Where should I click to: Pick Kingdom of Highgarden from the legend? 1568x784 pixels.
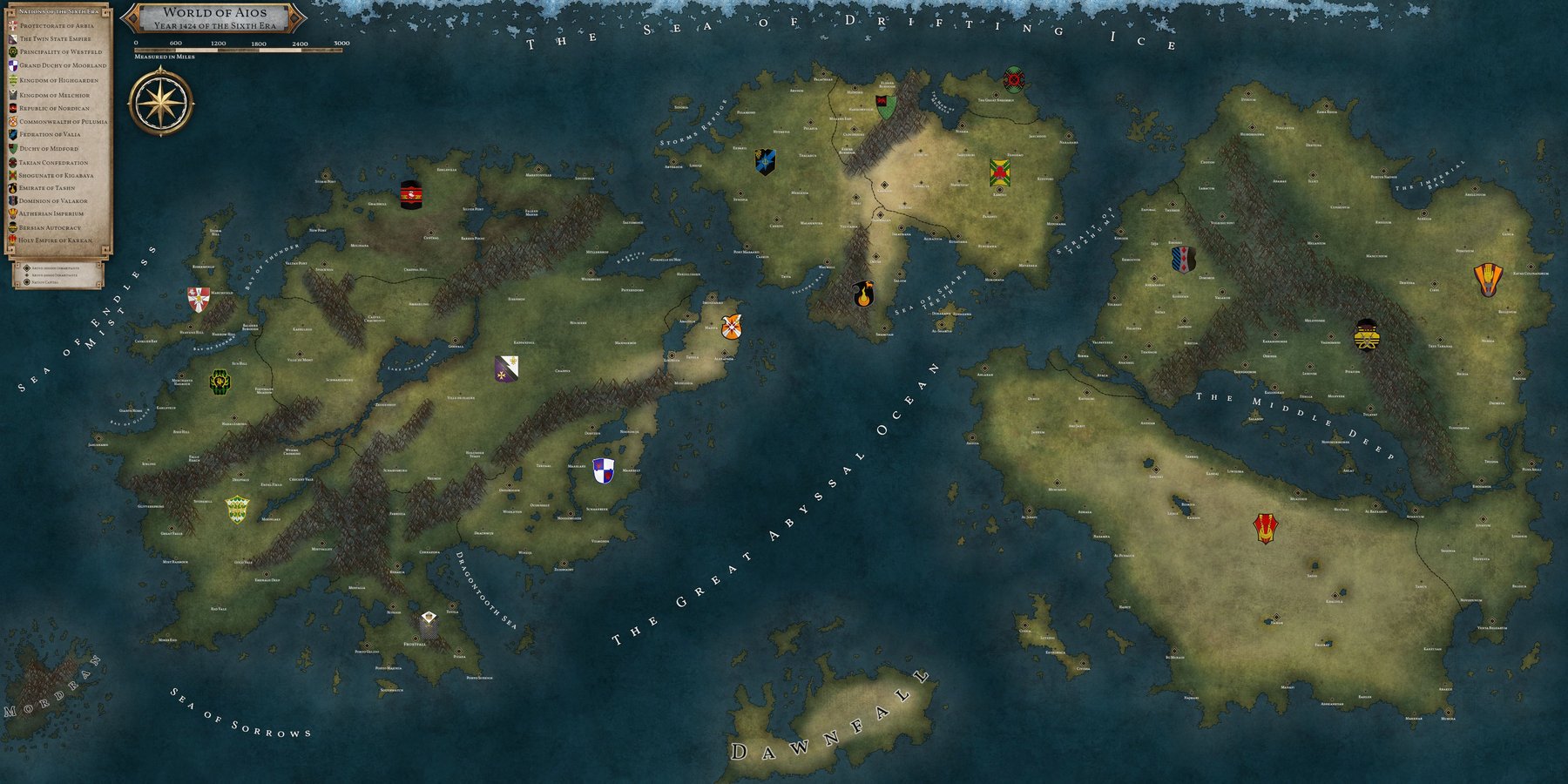point(58,80)
